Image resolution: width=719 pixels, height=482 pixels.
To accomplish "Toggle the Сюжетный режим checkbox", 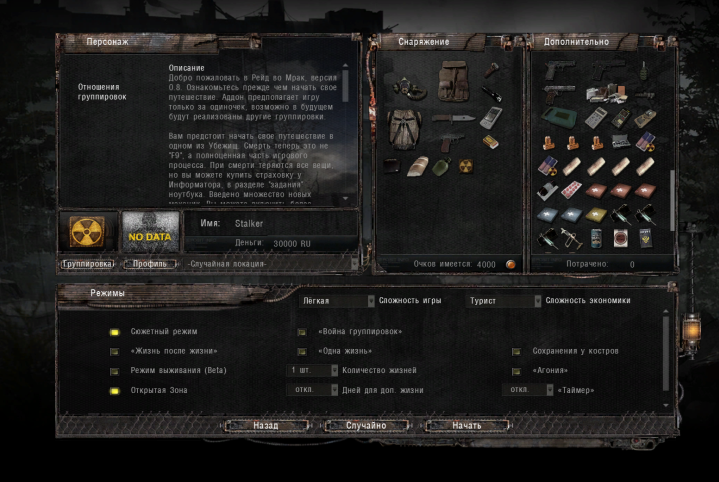I will [115, 332].
